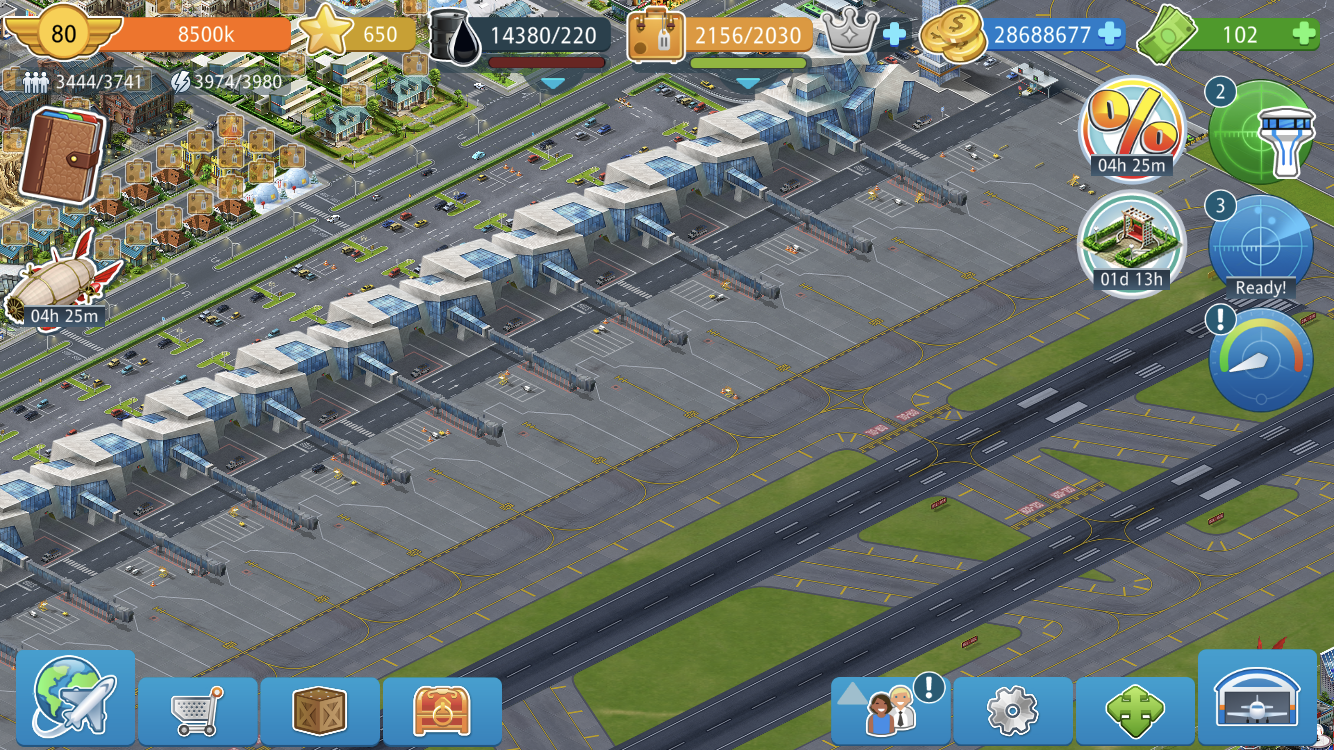Open the brown leather journal book

(x=62, y=155)
